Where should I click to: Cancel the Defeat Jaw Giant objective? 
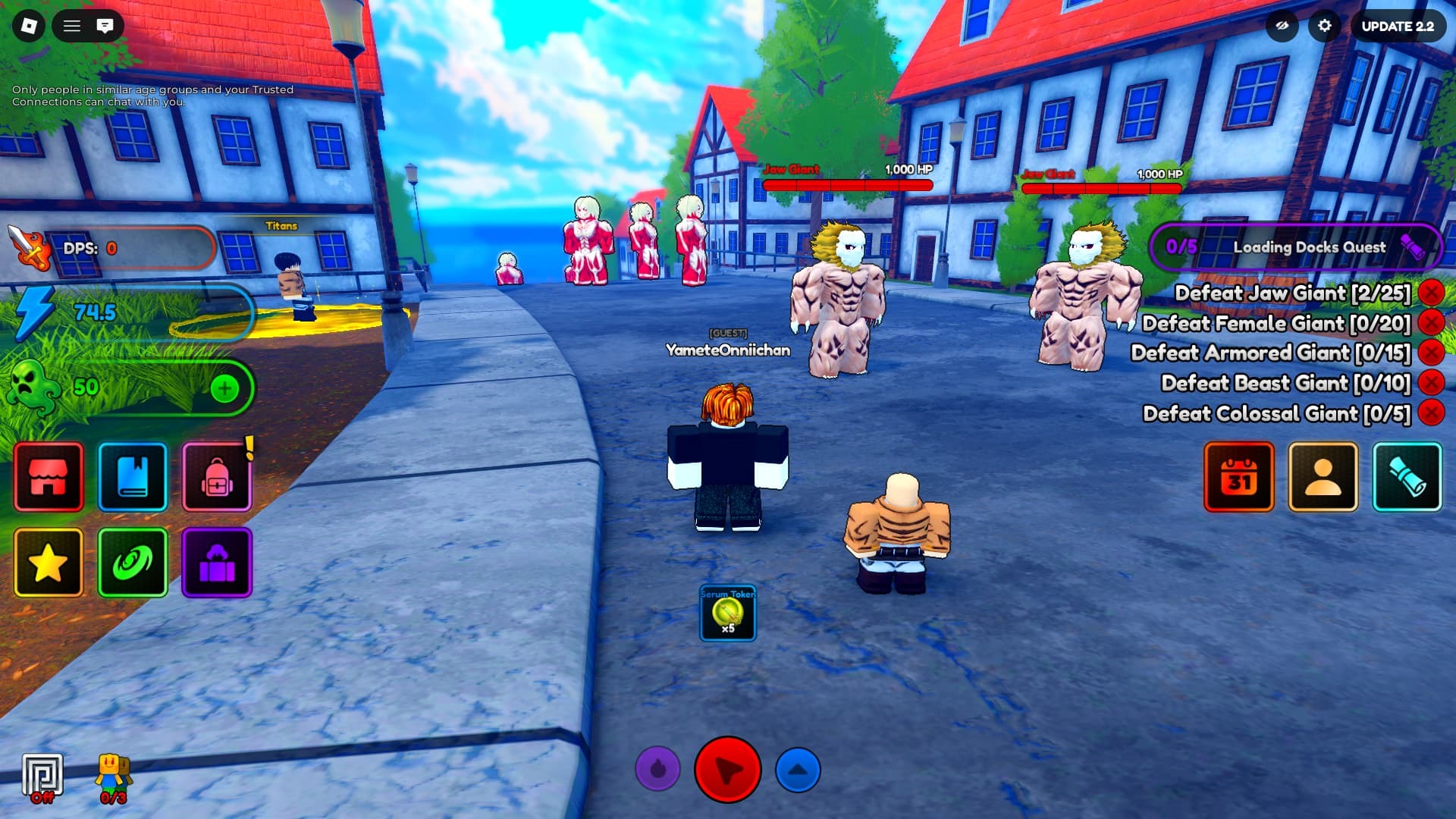1431,293
